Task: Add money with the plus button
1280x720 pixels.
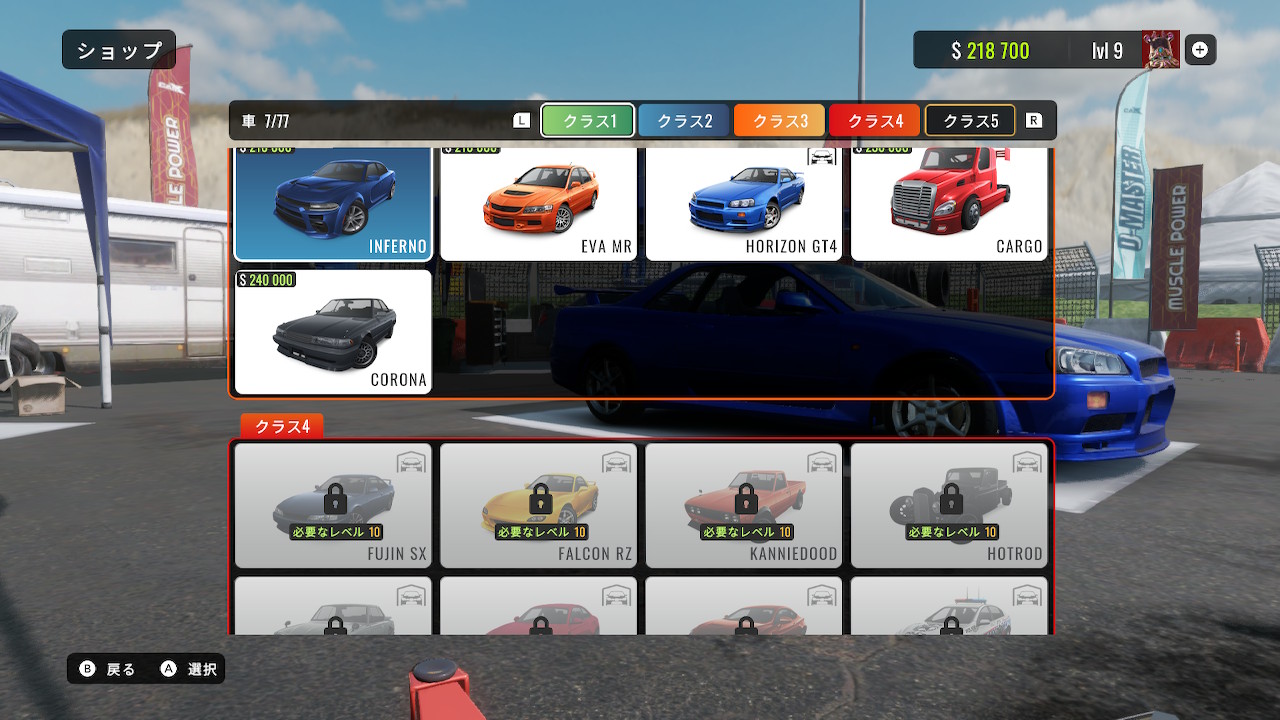Action: click(1201, 50)
